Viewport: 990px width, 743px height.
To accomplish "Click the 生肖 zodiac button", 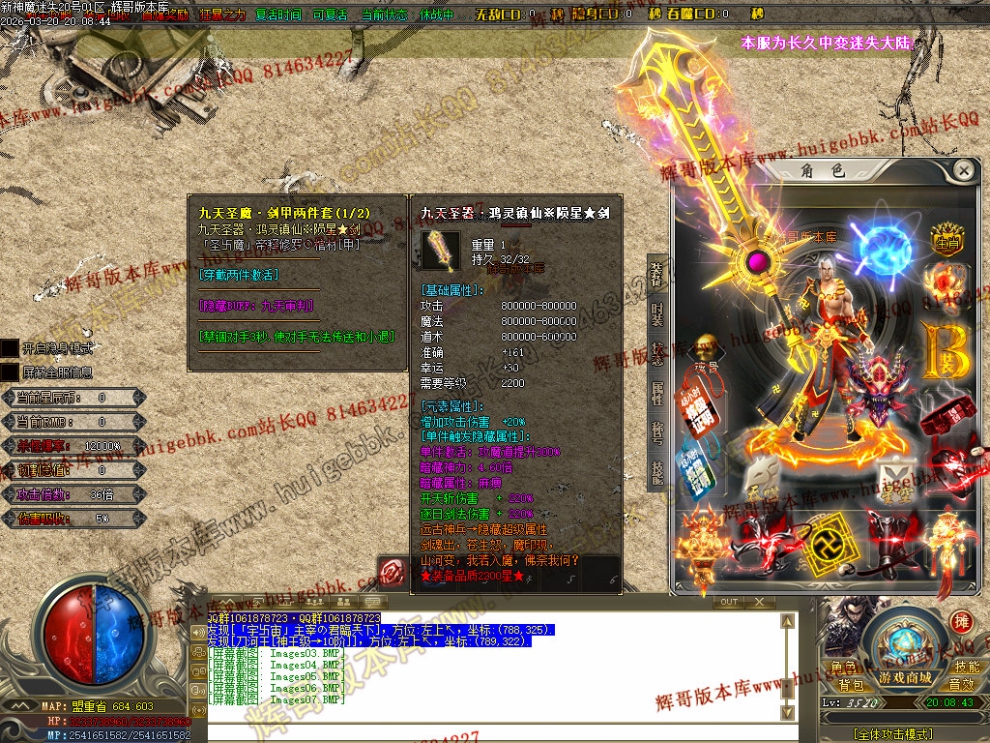I will point(945,241).
